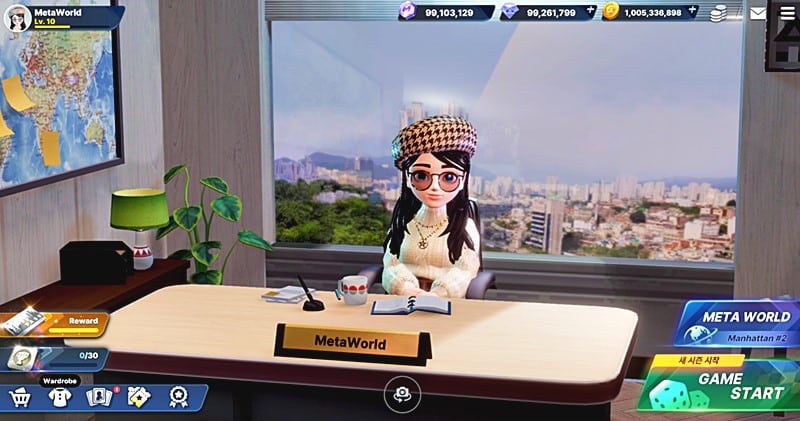Open the MetaWorld player profile avatar
Viewport: 800px width, 421px height.
17,18
